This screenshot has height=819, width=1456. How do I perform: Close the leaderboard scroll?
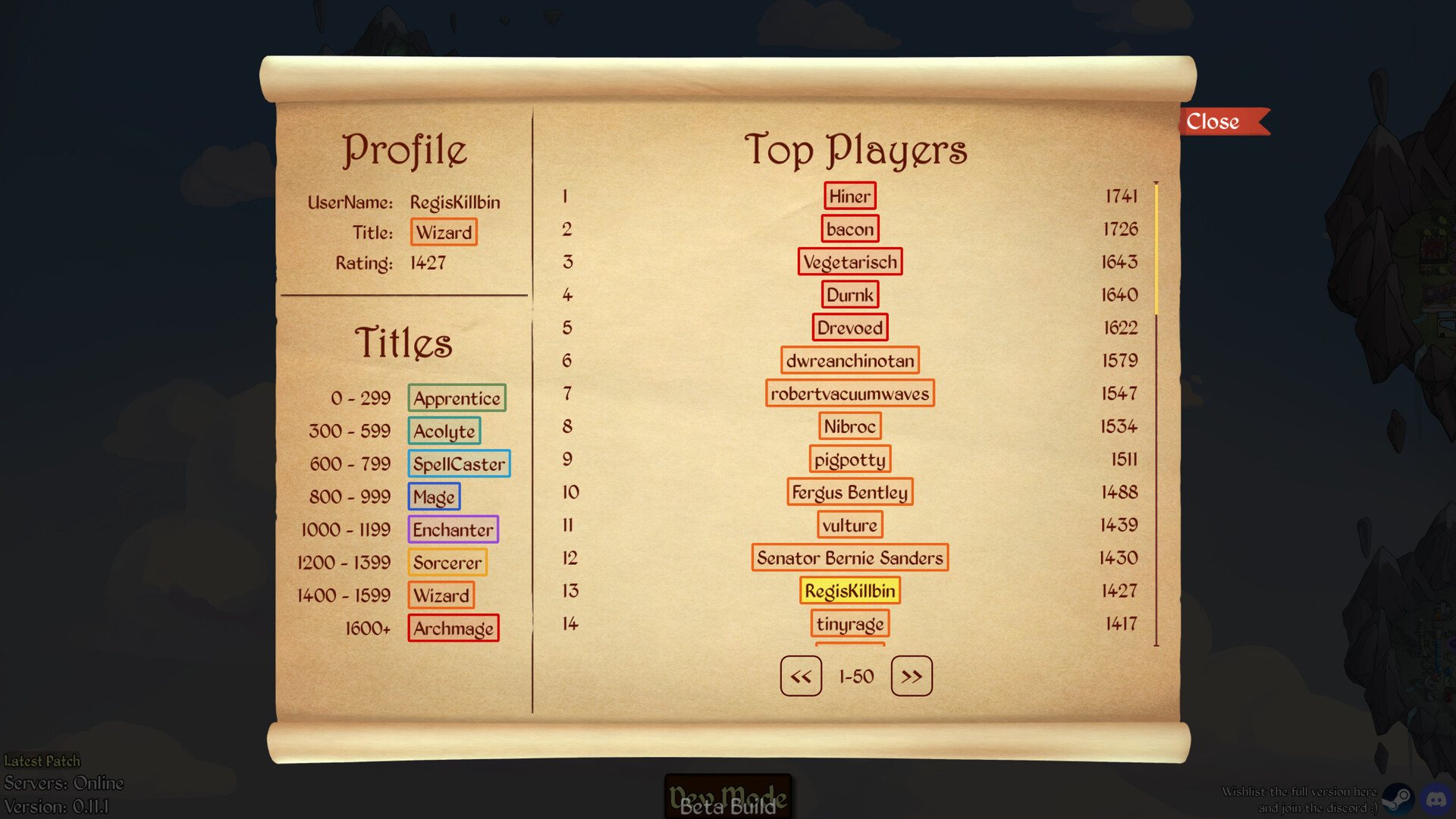click(1218, 121)
